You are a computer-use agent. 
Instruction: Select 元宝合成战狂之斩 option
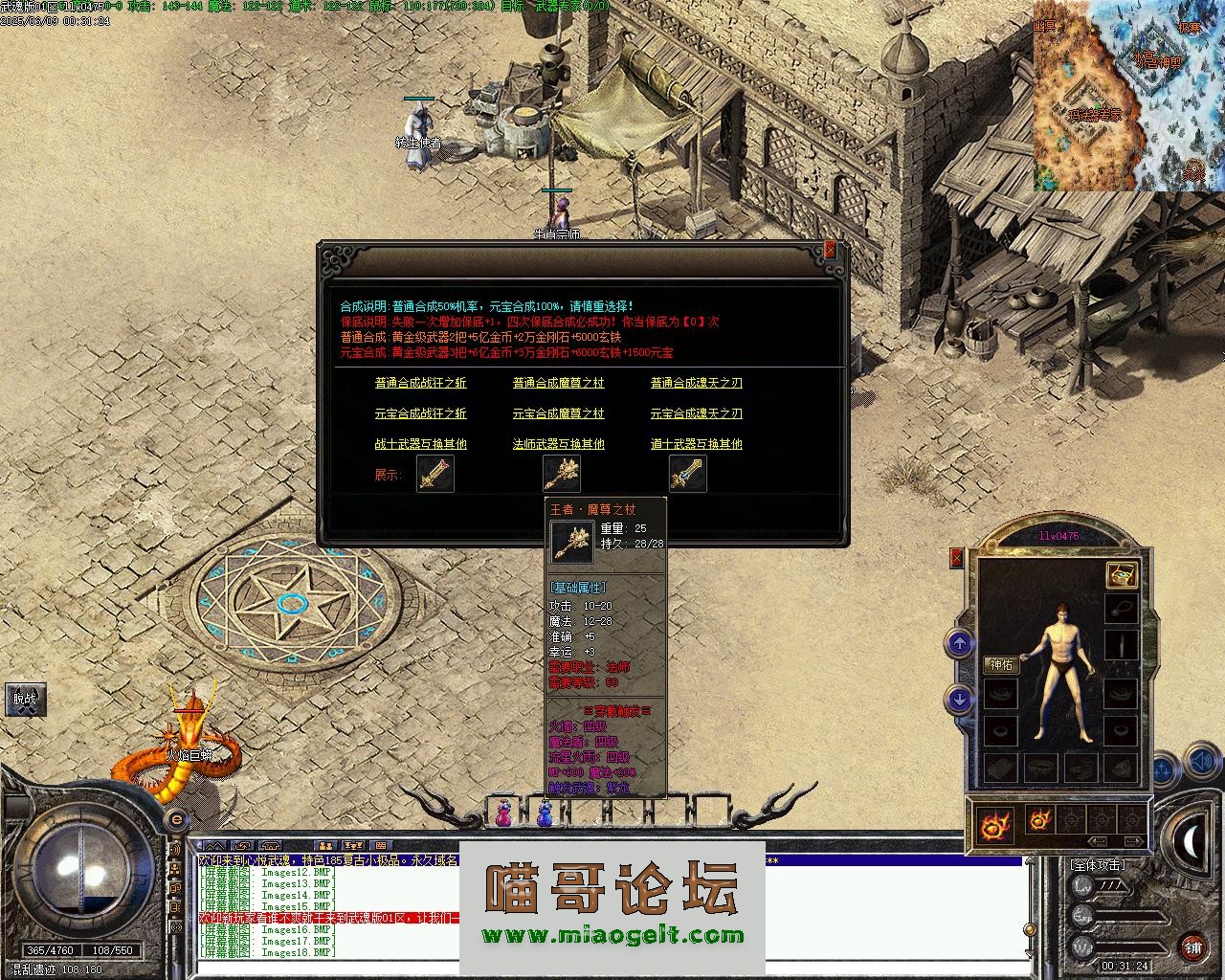(x=420, y=413)
